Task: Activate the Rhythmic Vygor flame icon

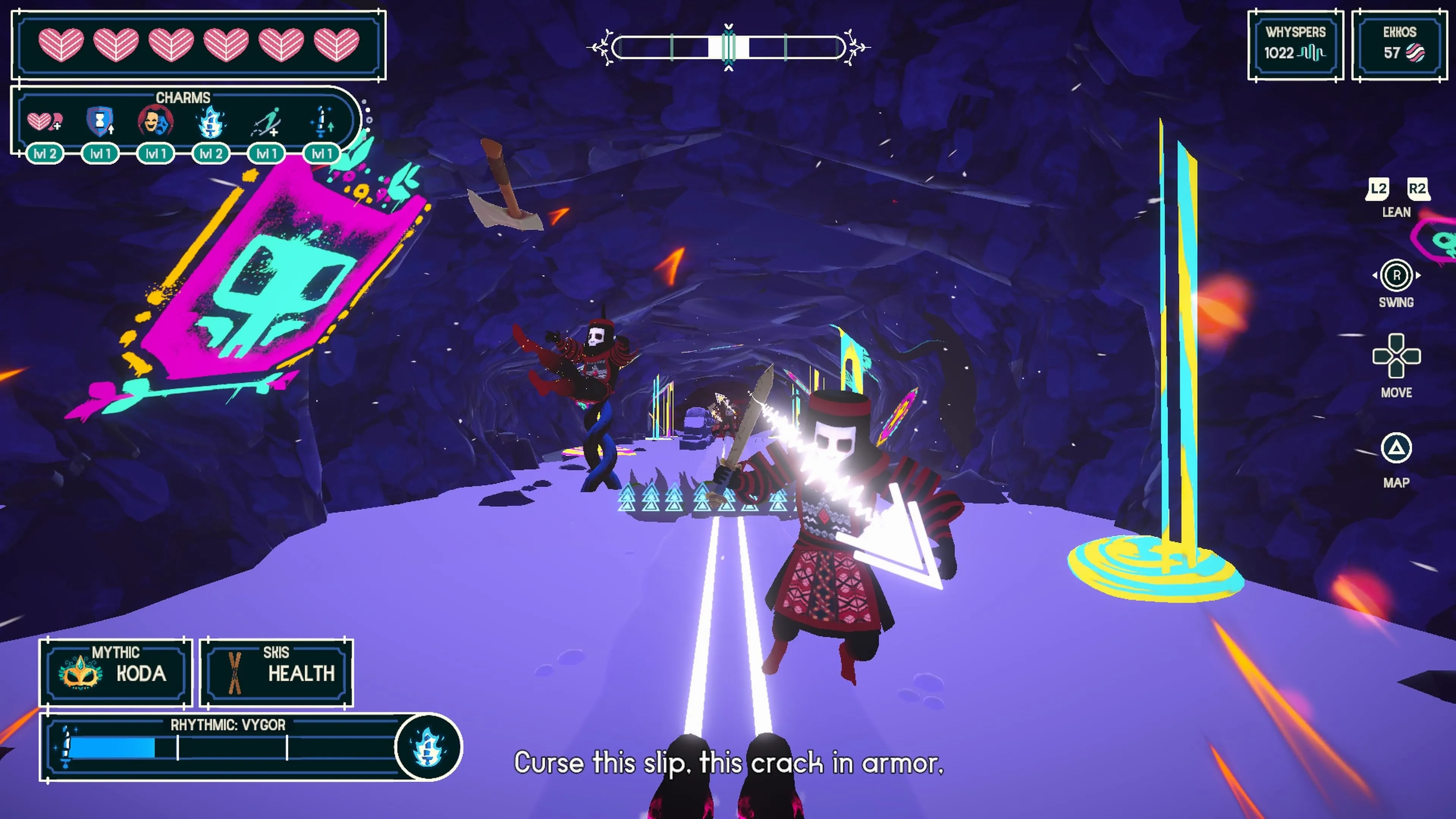Action: click(x=428, y=747)
